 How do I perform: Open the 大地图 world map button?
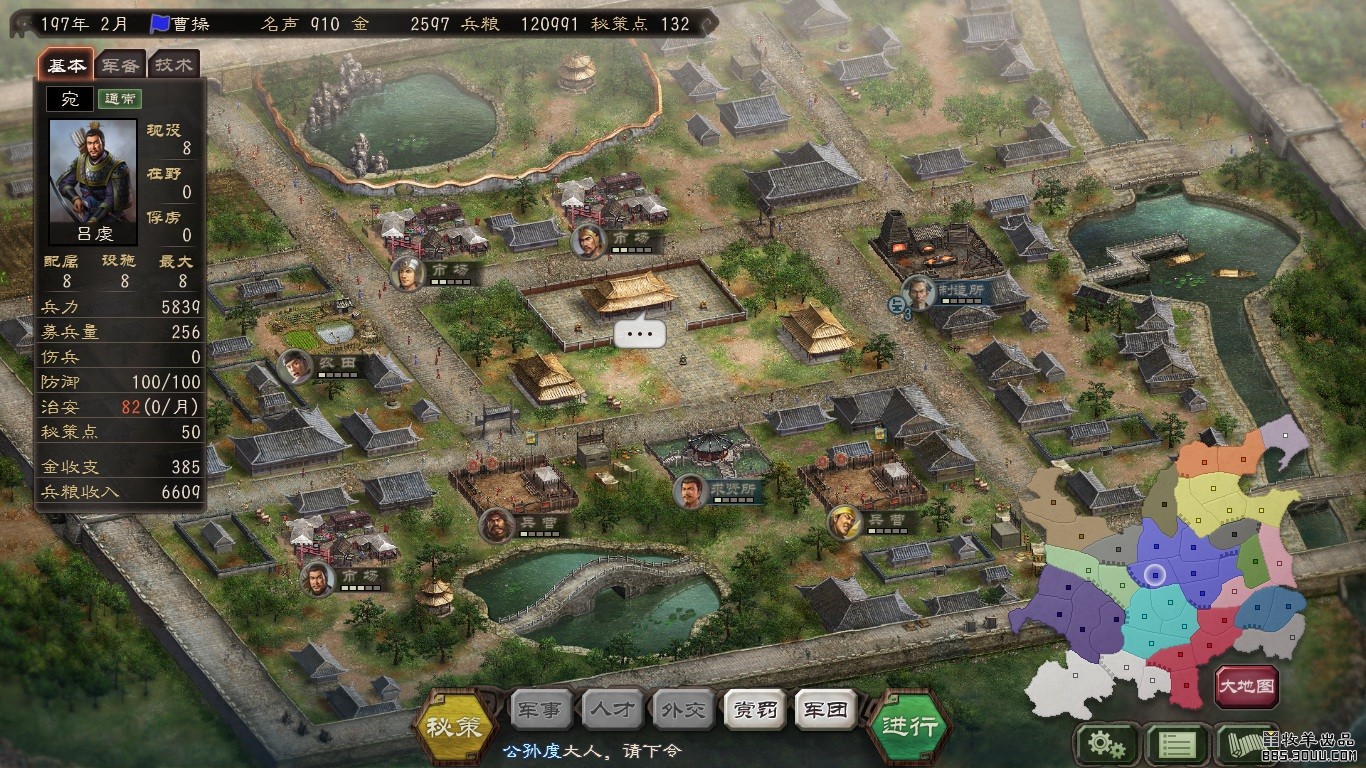[1247, 687]
